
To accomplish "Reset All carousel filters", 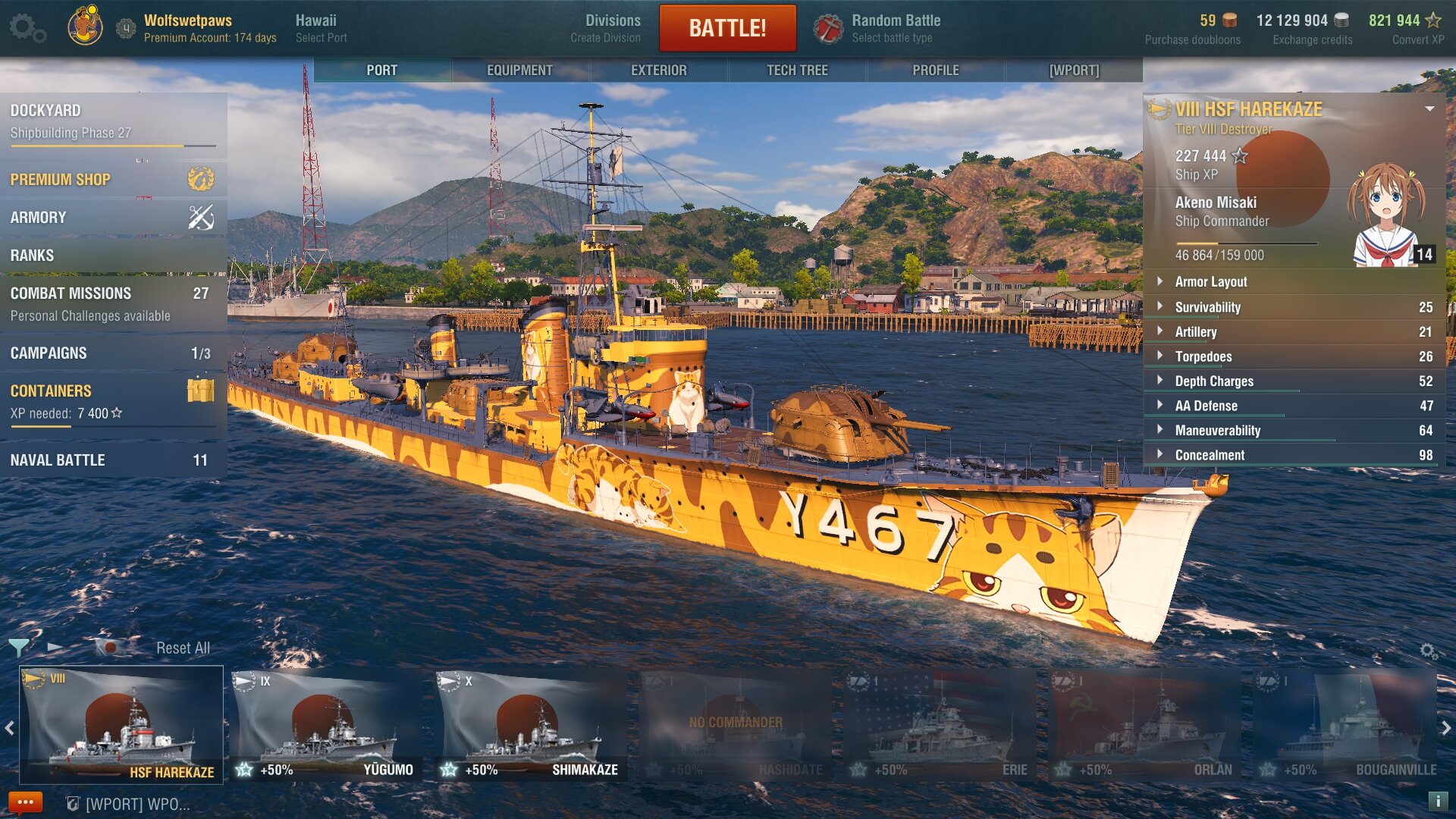I will (183, 648).
